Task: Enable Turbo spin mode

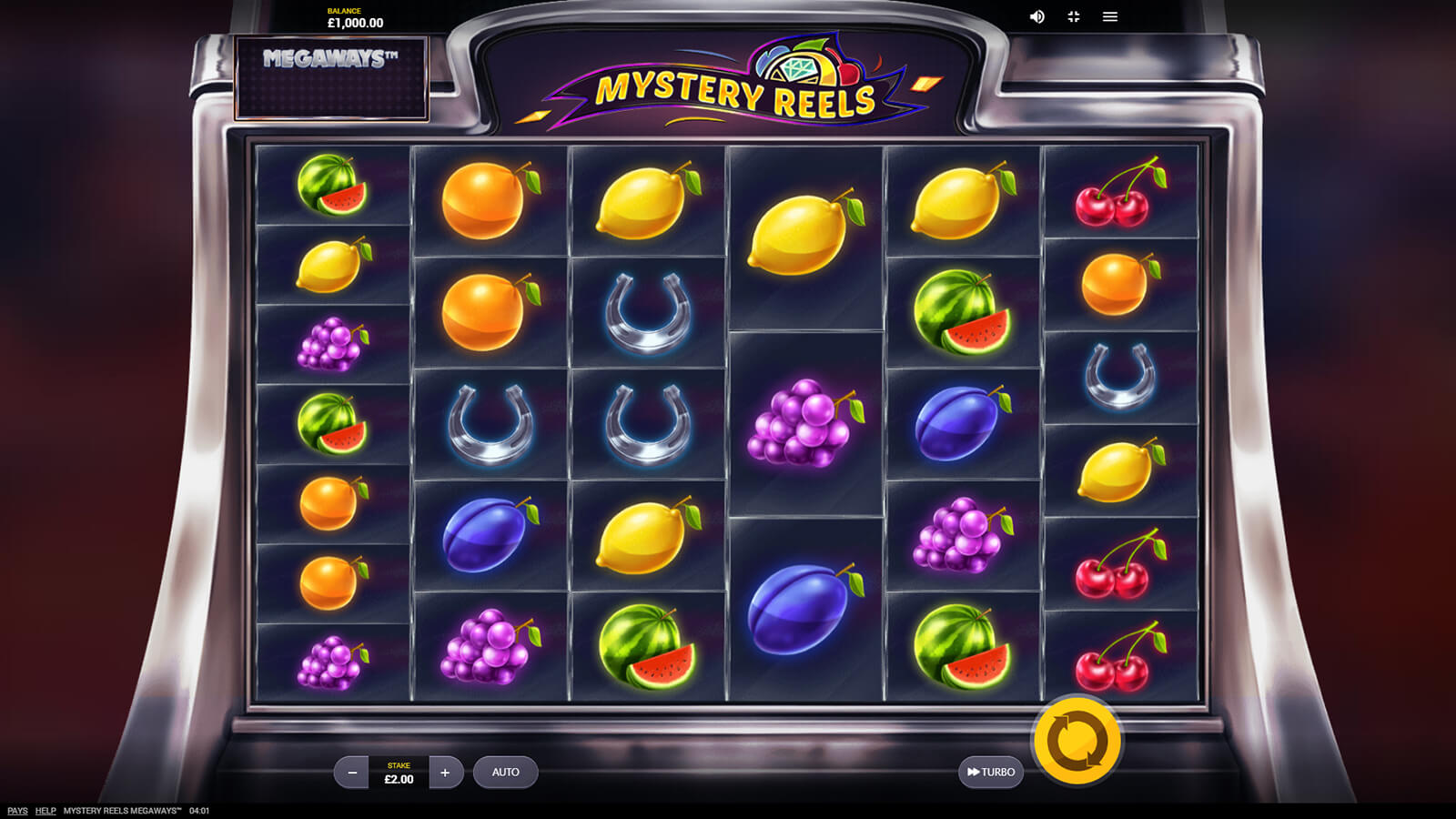Action: point(991,773)
